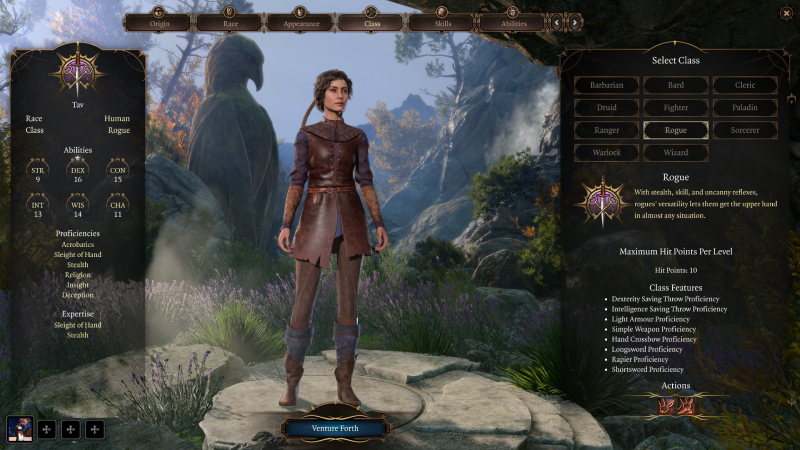Pick the Warlock class
The height and width of the screenshot is (450, 800).
coord(607,153)
